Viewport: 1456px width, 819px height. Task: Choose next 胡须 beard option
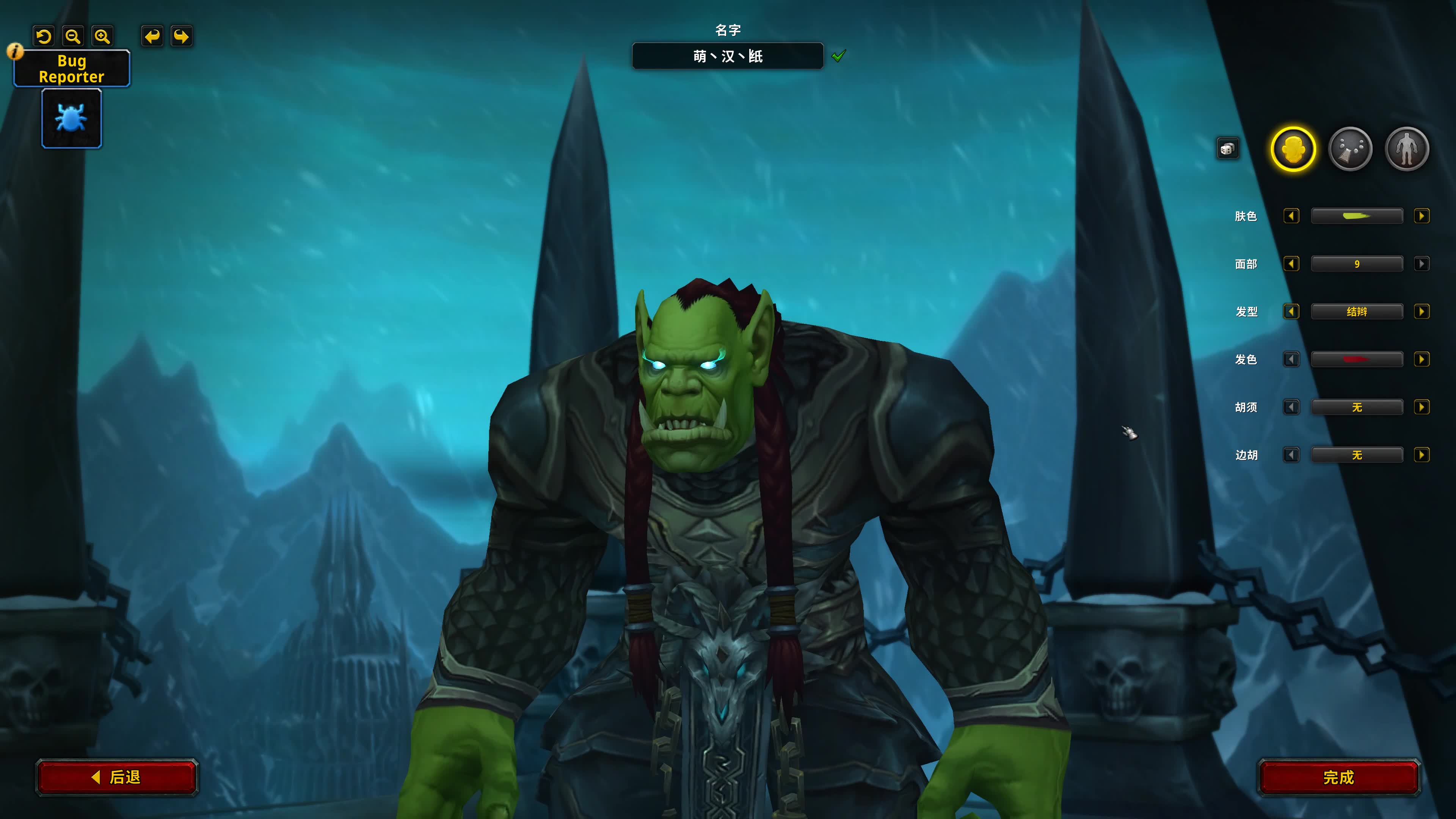tap(1421, 407)
